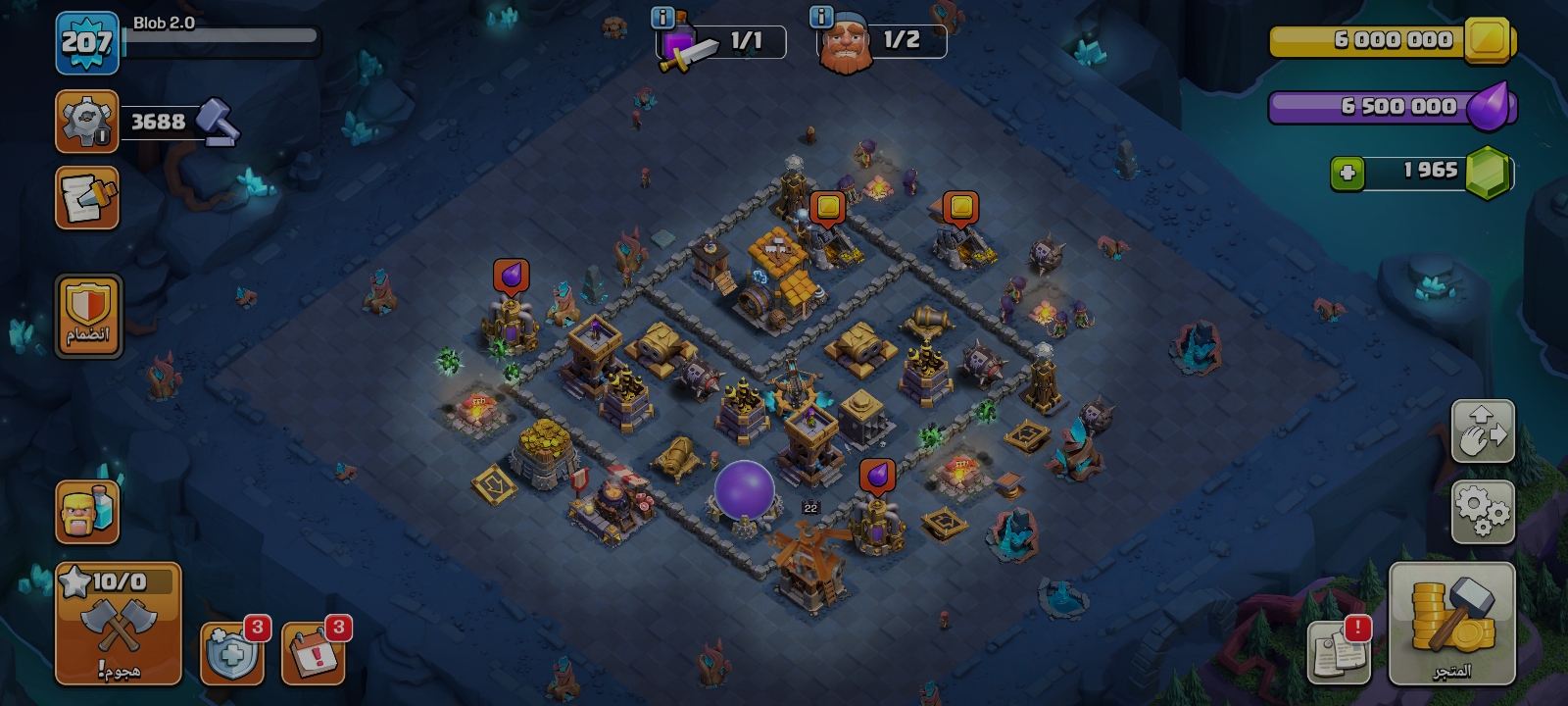1568x706 pixels.
Task: Collect gold from the right coin bubble
Action: tap(960, 208)
